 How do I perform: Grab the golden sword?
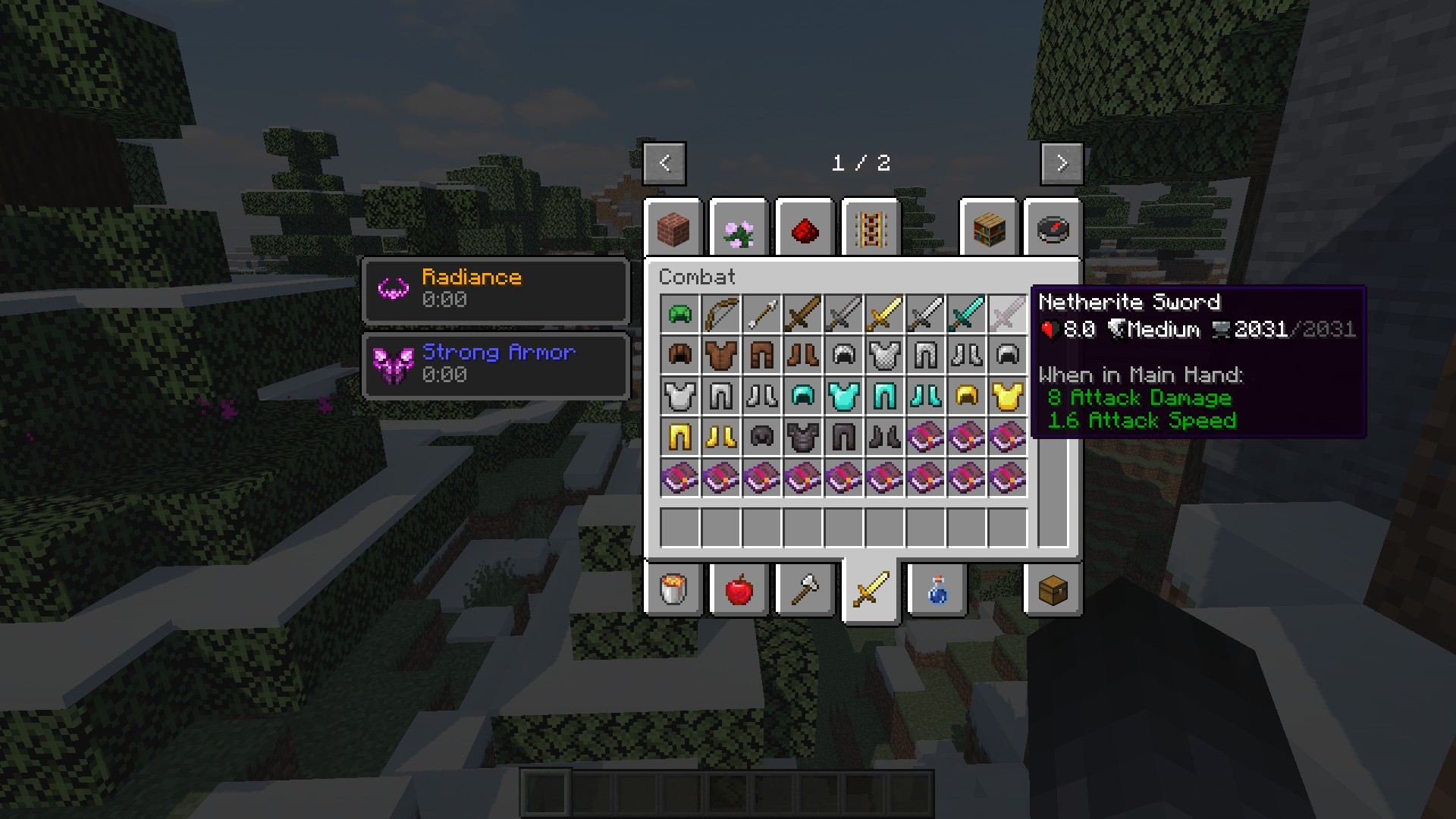884,314
